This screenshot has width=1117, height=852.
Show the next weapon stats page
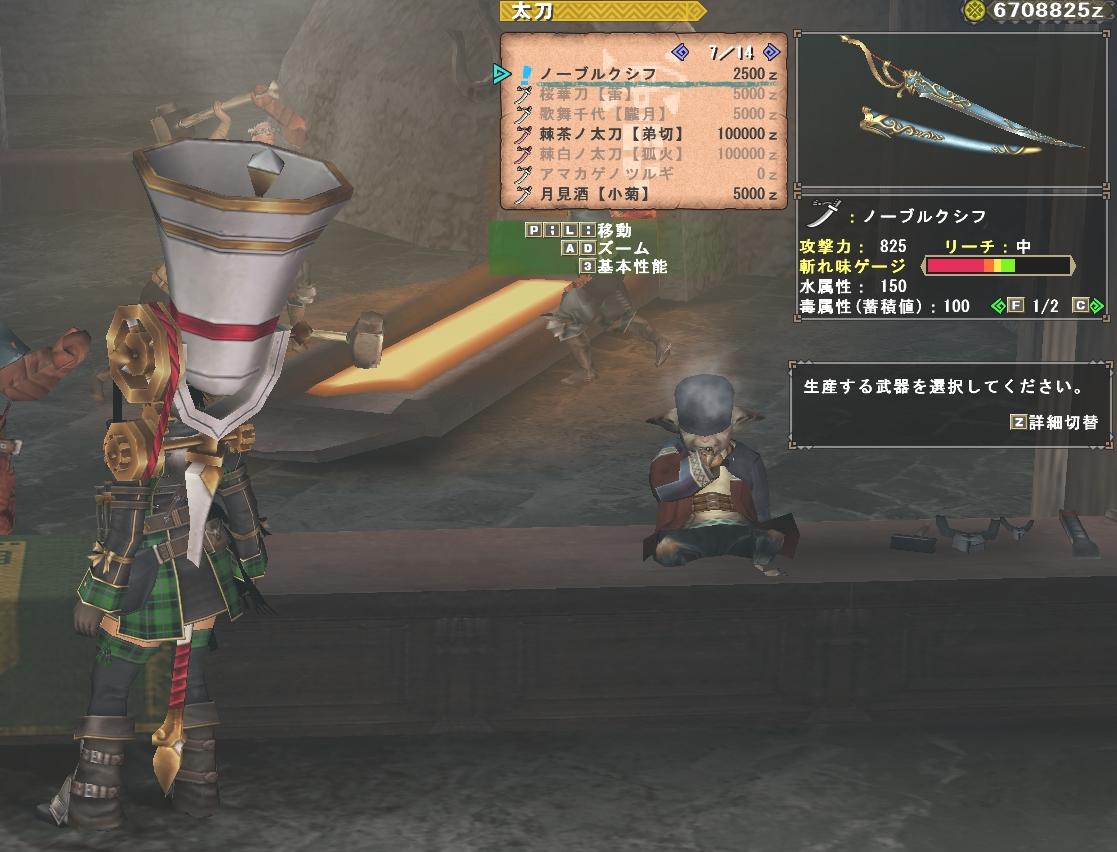coord(1097,306)
